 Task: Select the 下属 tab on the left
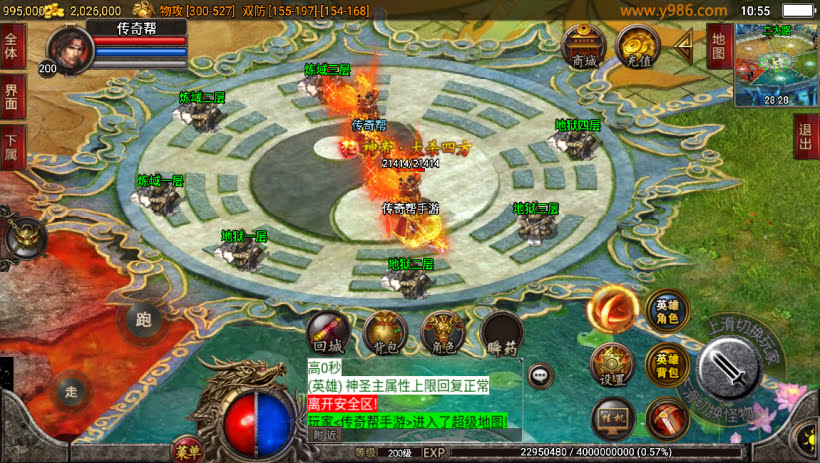12,147
